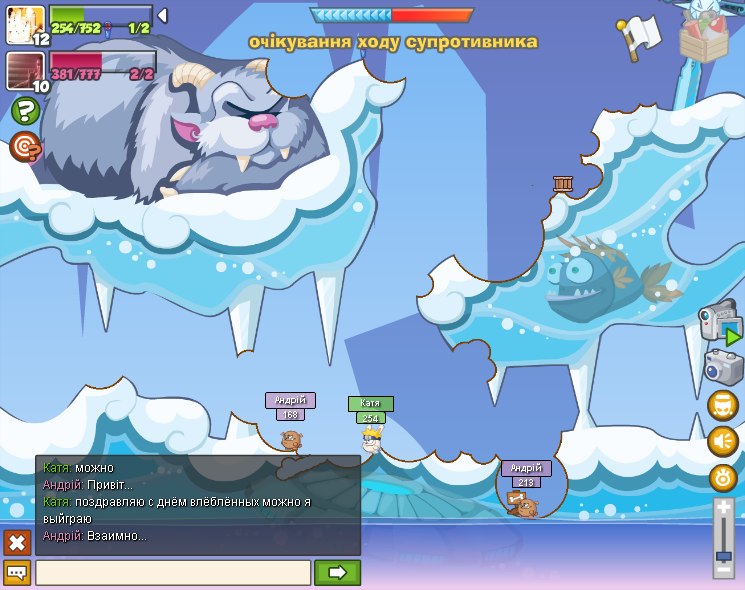The height and width of the screenshot is (590, 745).
Task: Toggle sound with the speaker button
Action: [x=723, y=441]
